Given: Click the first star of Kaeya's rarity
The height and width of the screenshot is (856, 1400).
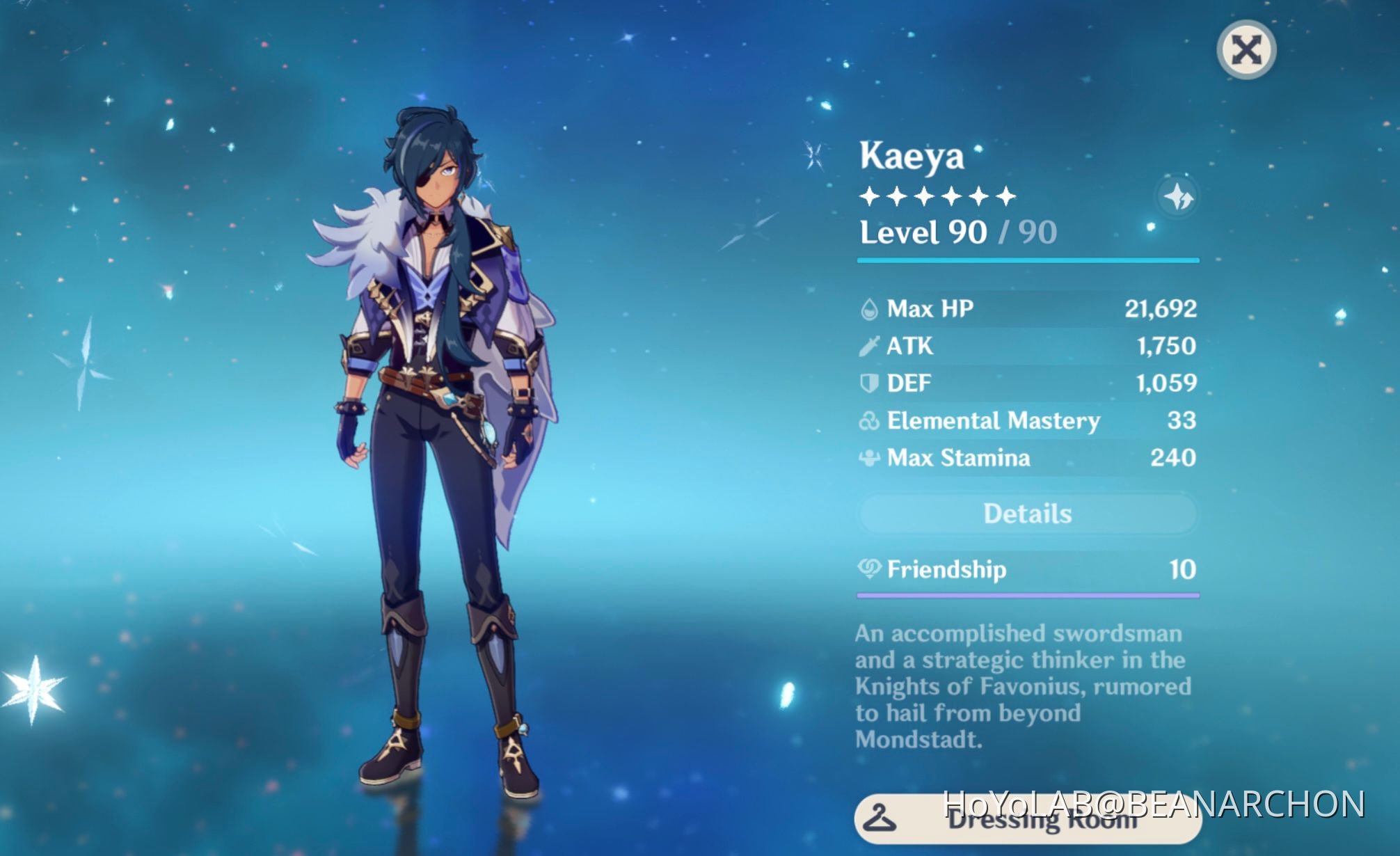Looking at the screenshot, I should 870,196.
